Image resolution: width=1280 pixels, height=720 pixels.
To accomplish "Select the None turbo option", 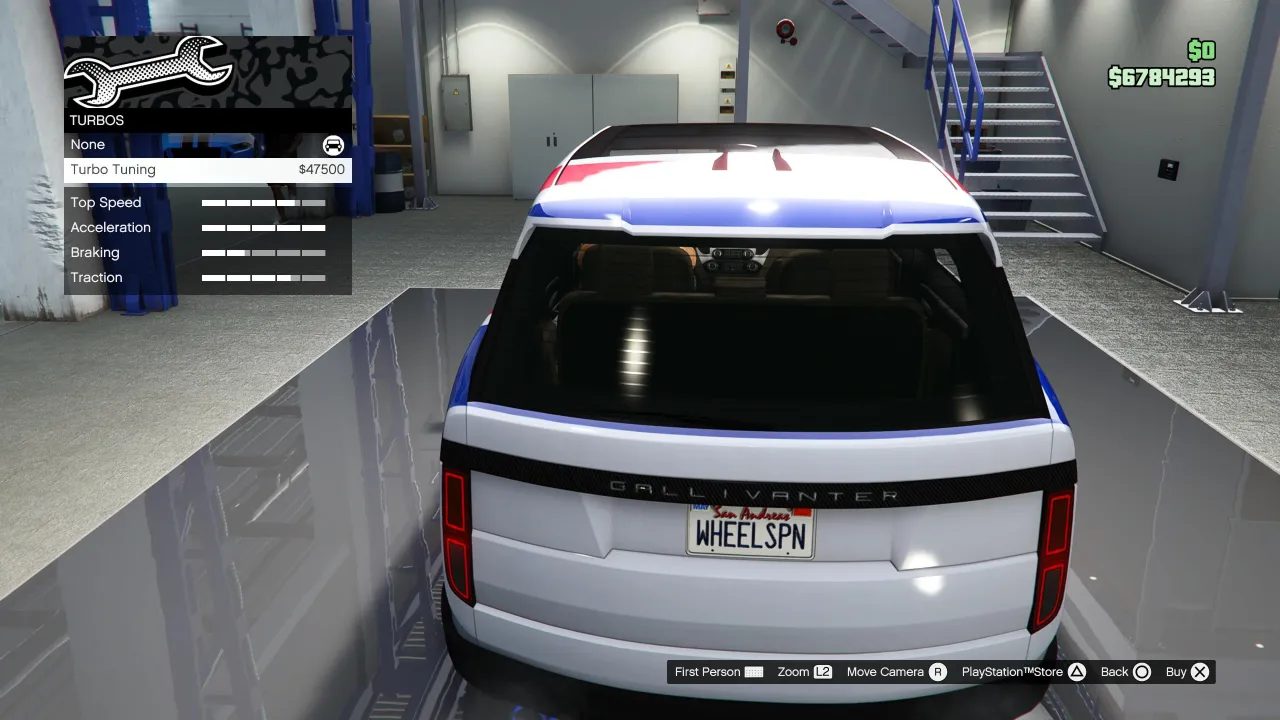I will (87, 144).
